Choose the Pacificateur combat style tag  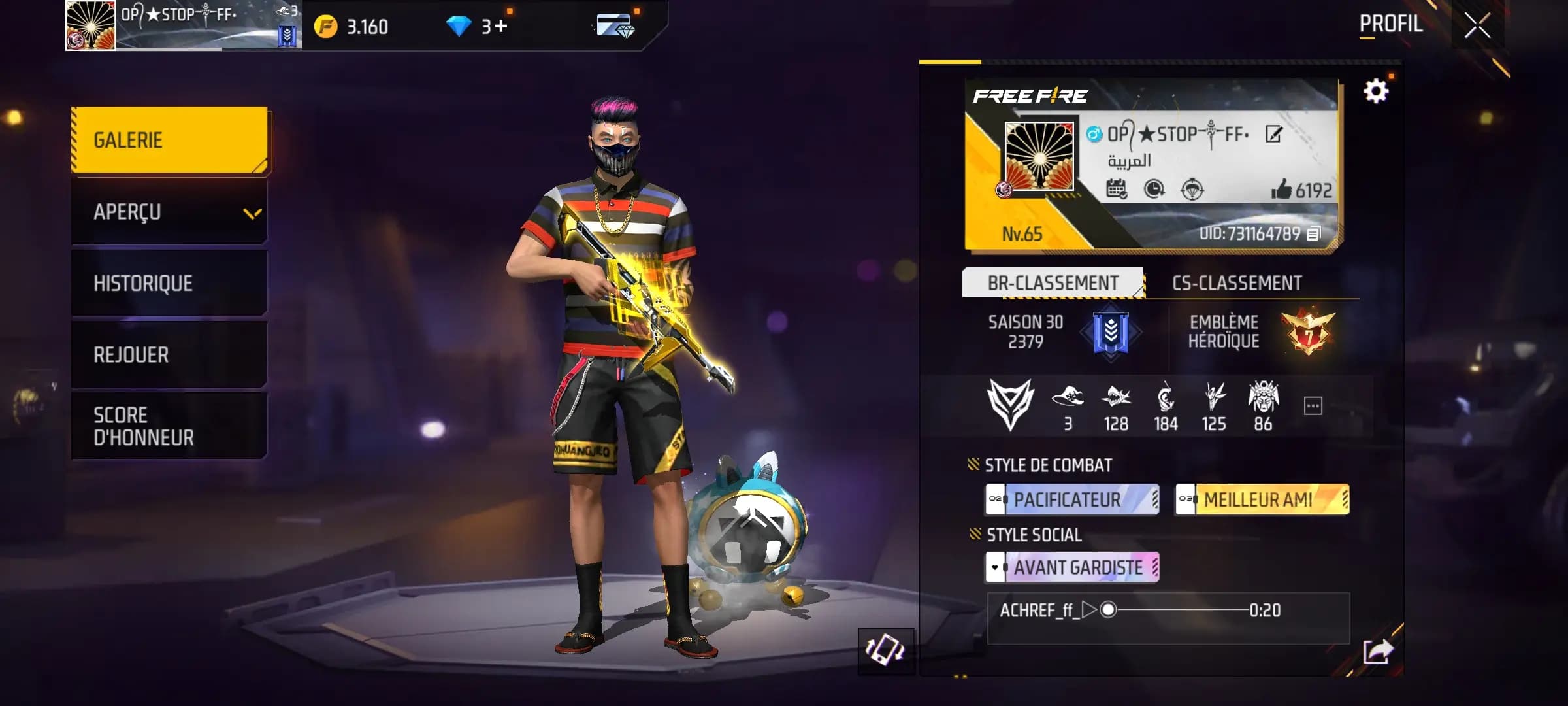[x=1072, y=500]
